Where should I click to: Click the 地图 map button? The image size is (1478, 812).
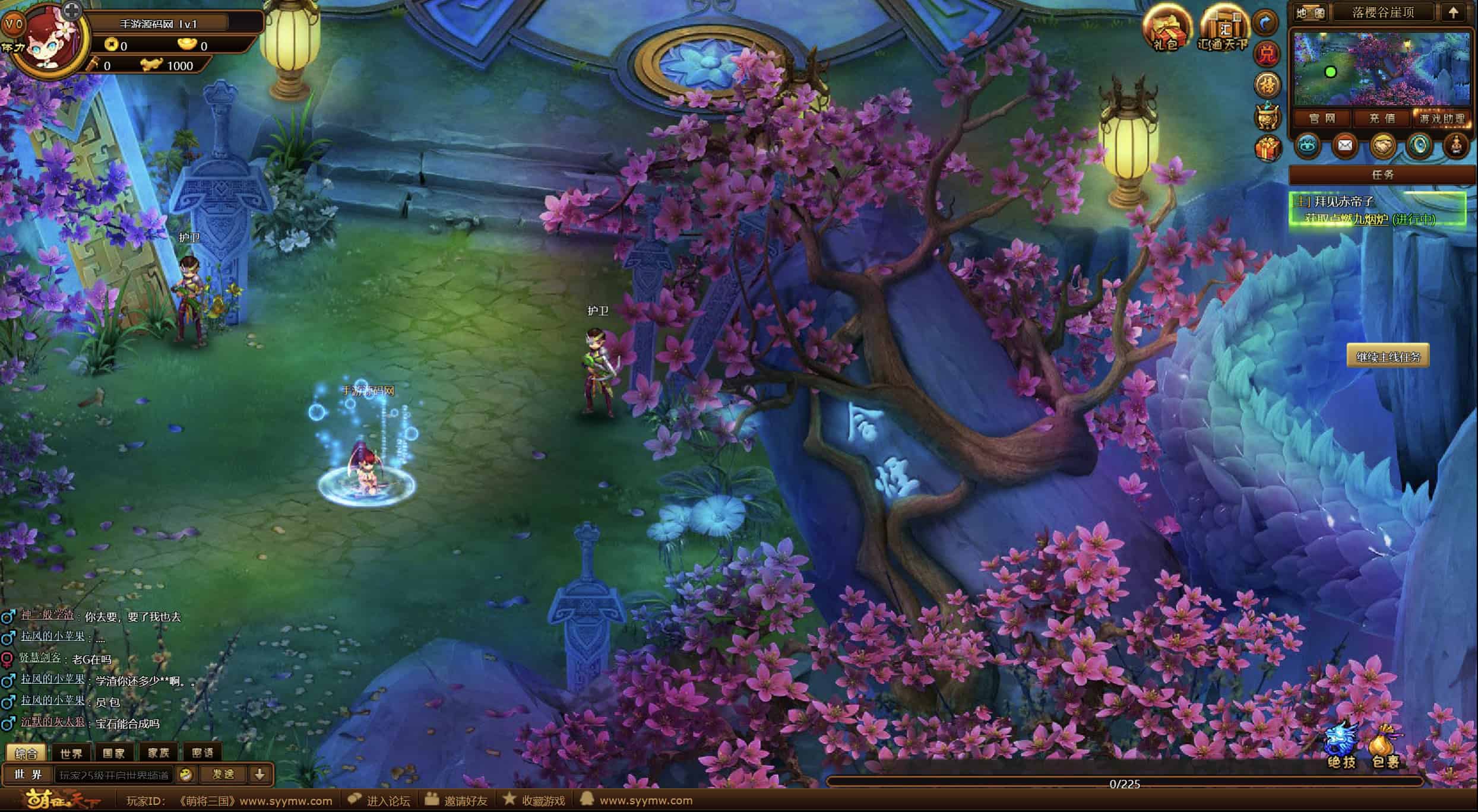(1309, 13)
